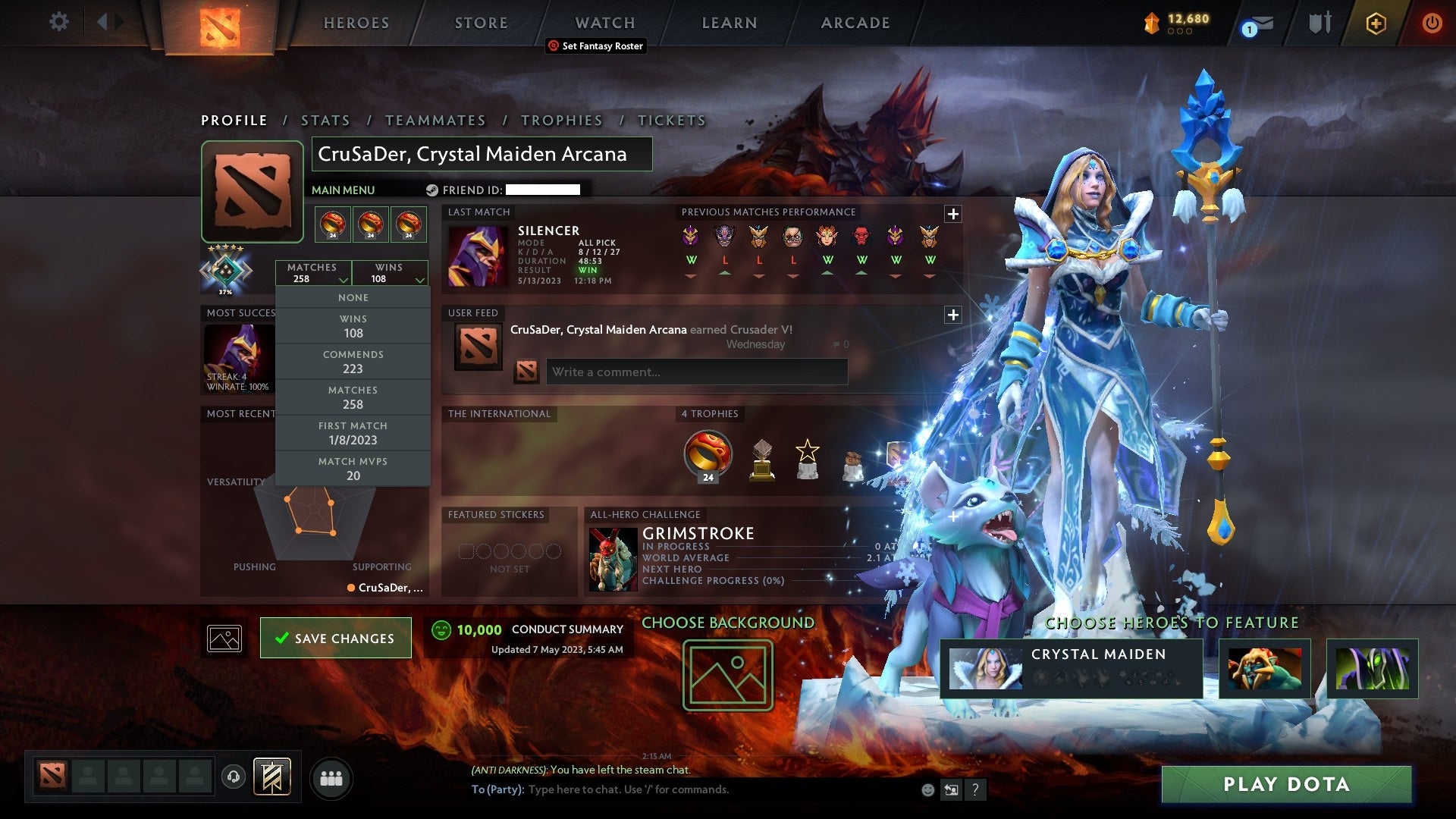Viewport: 1456px width, 819px height.
Task: Open the WATCH menu
Action: pyautogui.click(x=604, y=23)
